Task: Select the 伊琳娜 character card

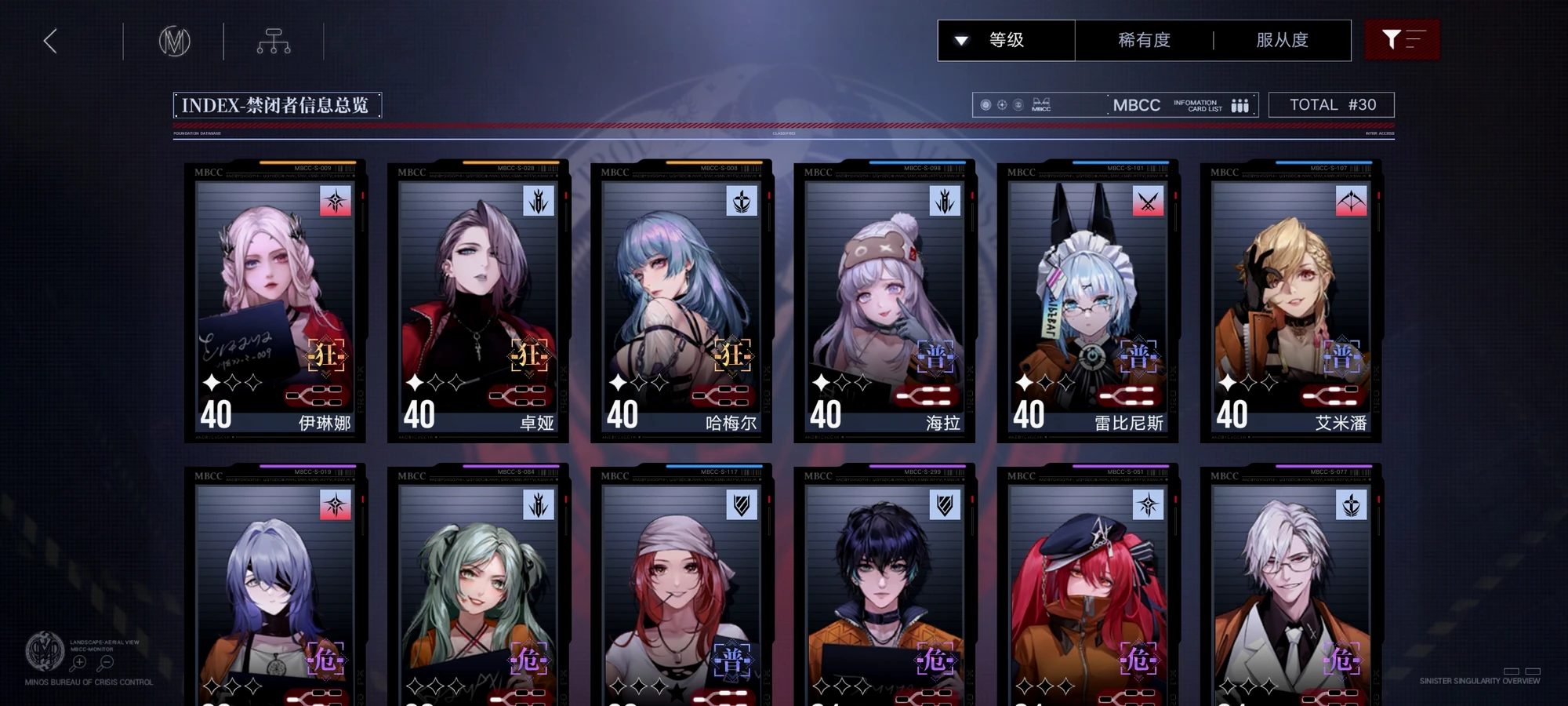Action: 275,302
